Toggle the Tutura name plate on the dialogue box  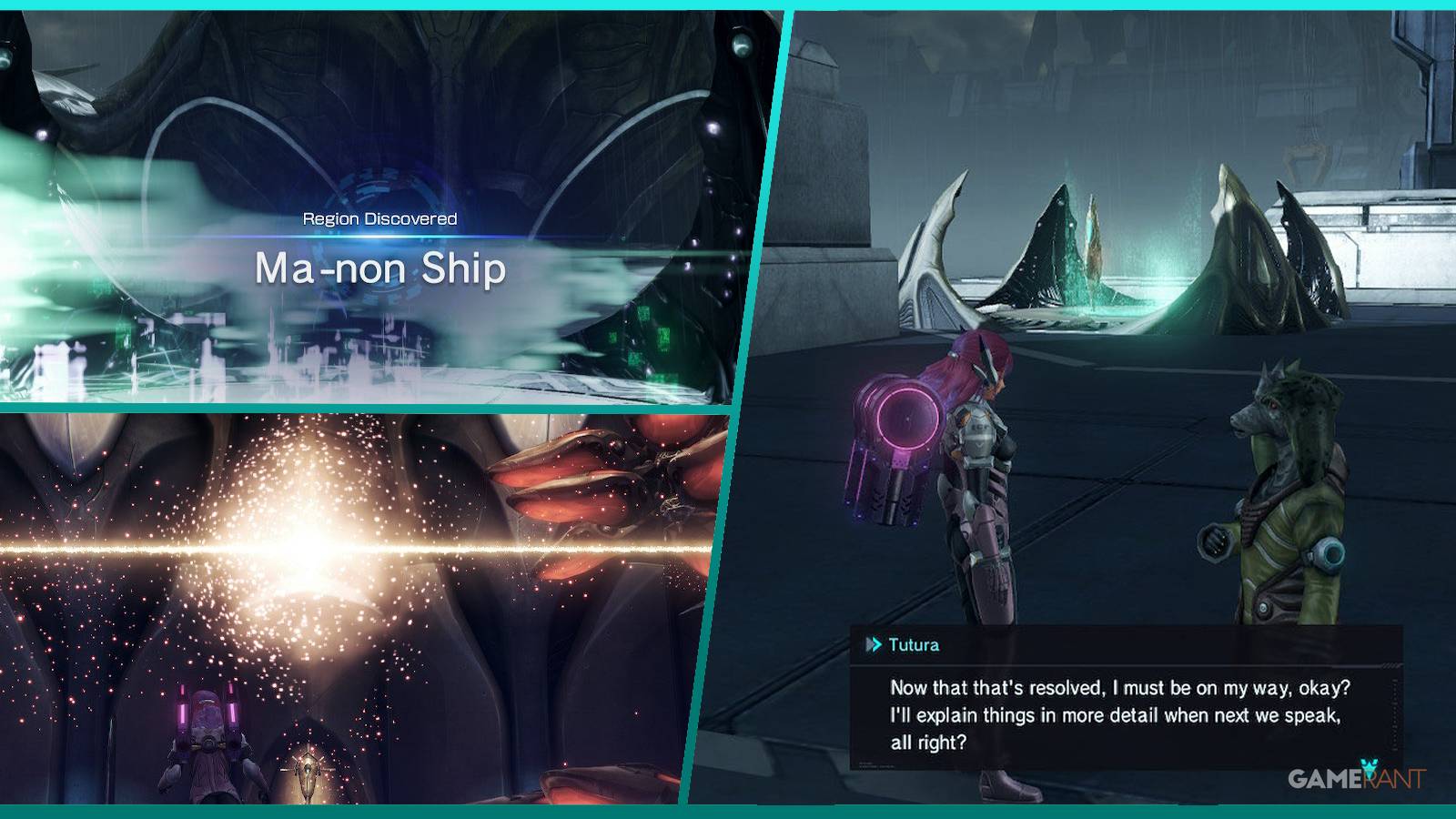915,643
